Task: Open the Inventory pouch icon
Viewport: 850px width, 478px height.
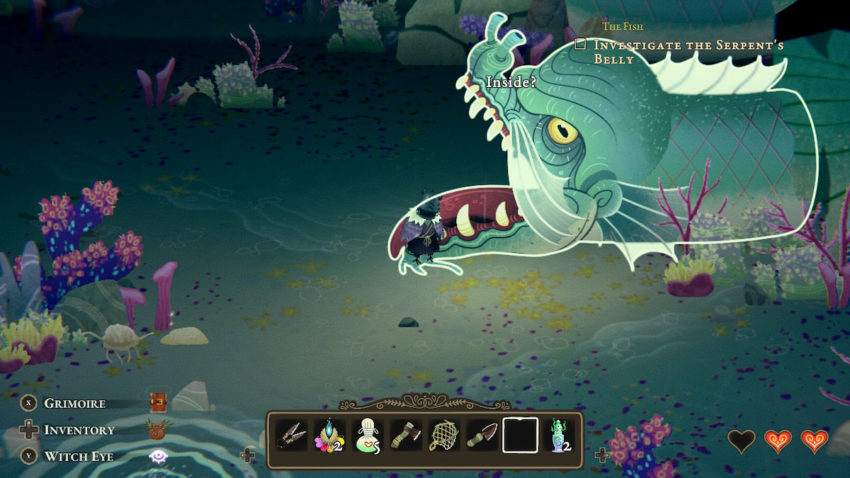Action: tap(157, 430)
